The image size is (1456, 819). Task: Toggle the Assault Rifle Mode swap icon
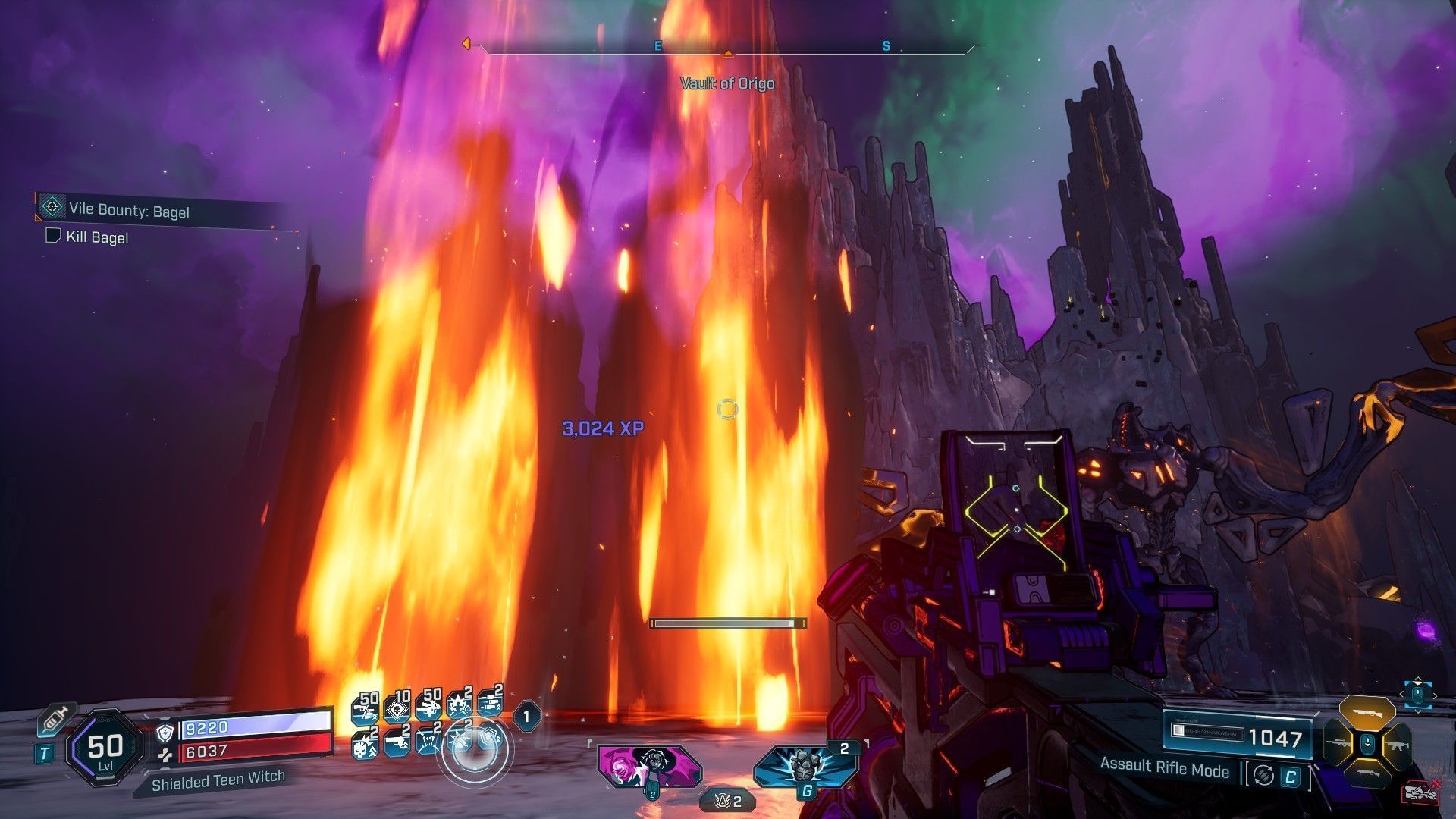click(1263, 774)
